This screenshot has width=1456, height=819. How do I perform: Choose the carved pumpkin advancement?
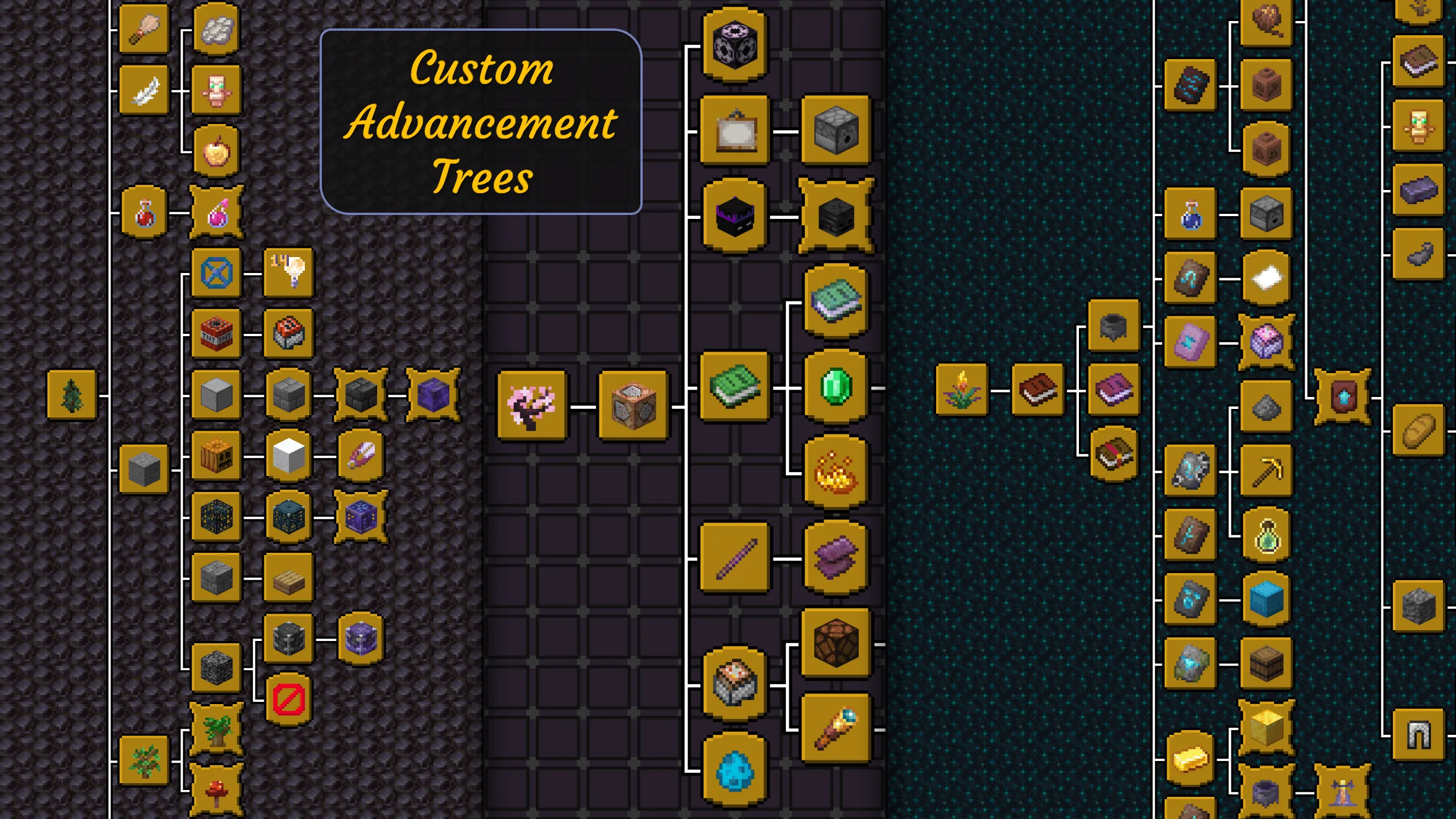(216, 456)
